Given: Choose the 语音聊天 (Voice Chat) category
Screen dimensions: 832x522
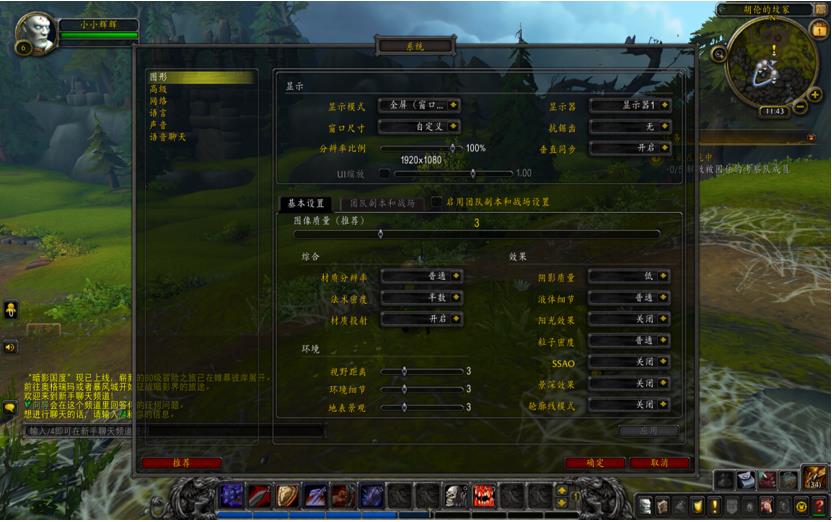Looking at the screenshot, I should tap(168, 137).
